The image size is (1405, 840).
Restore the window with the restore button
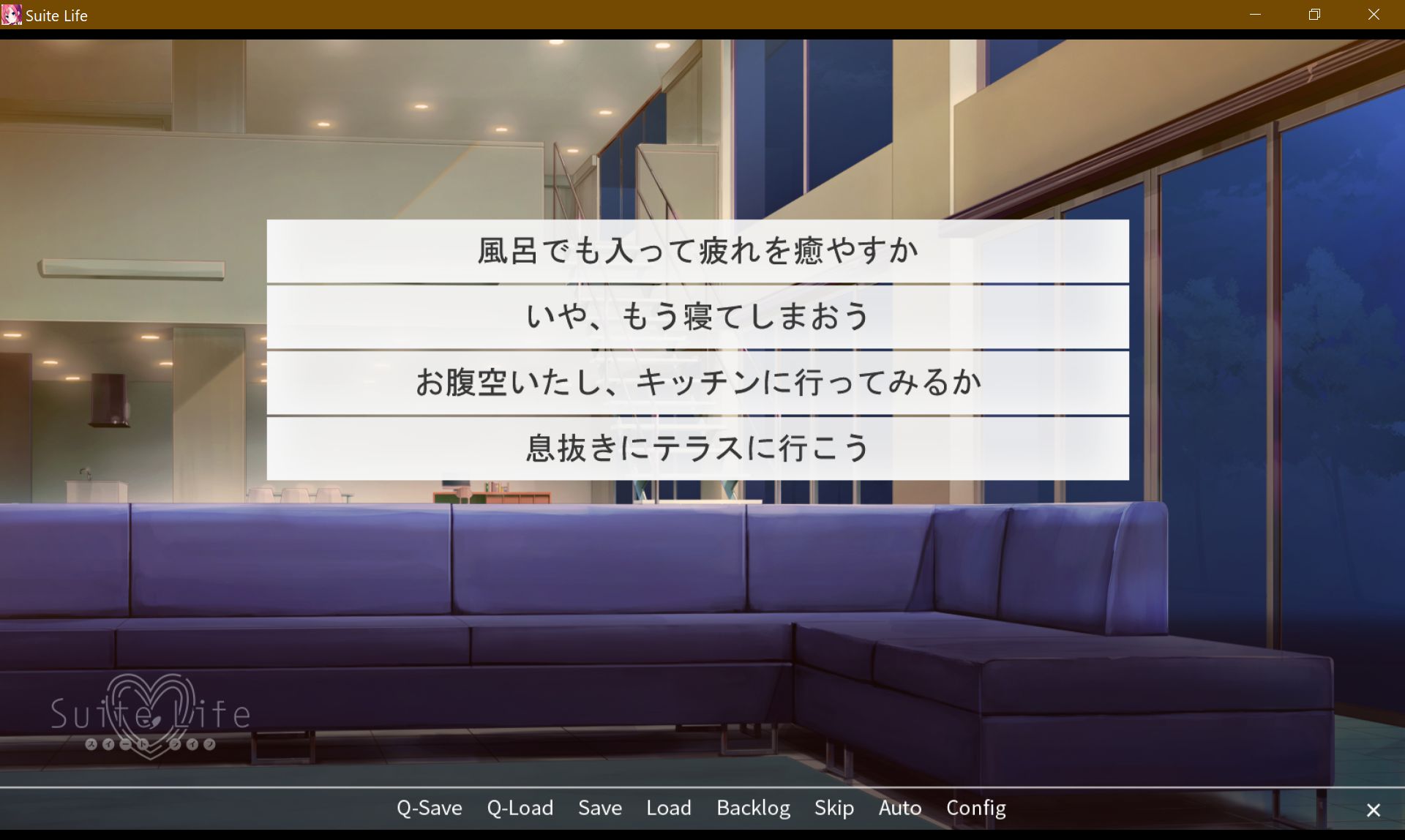(x=1314, y=15)
